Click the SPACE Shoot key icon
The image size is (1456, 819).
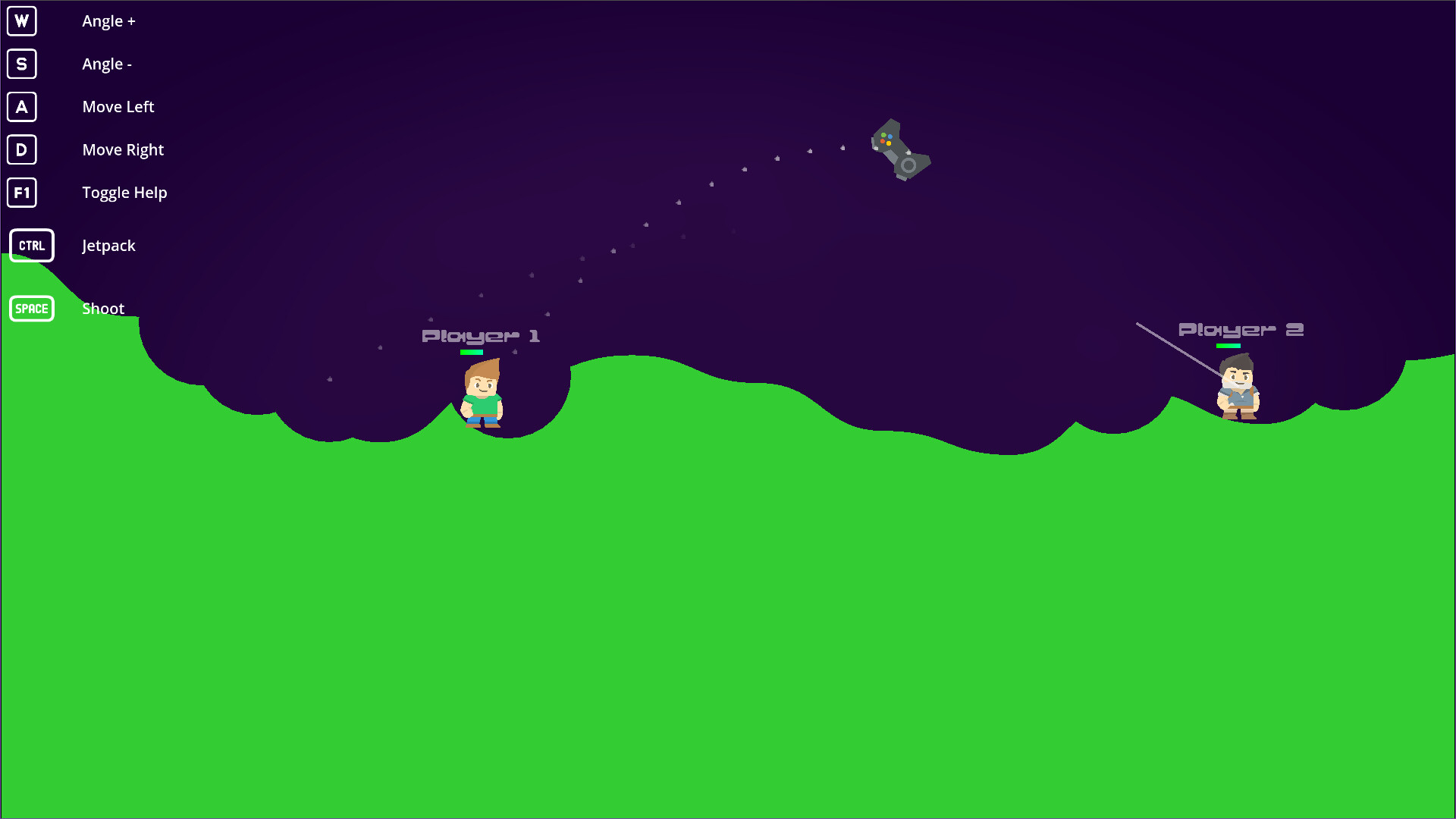coord(32,309)
